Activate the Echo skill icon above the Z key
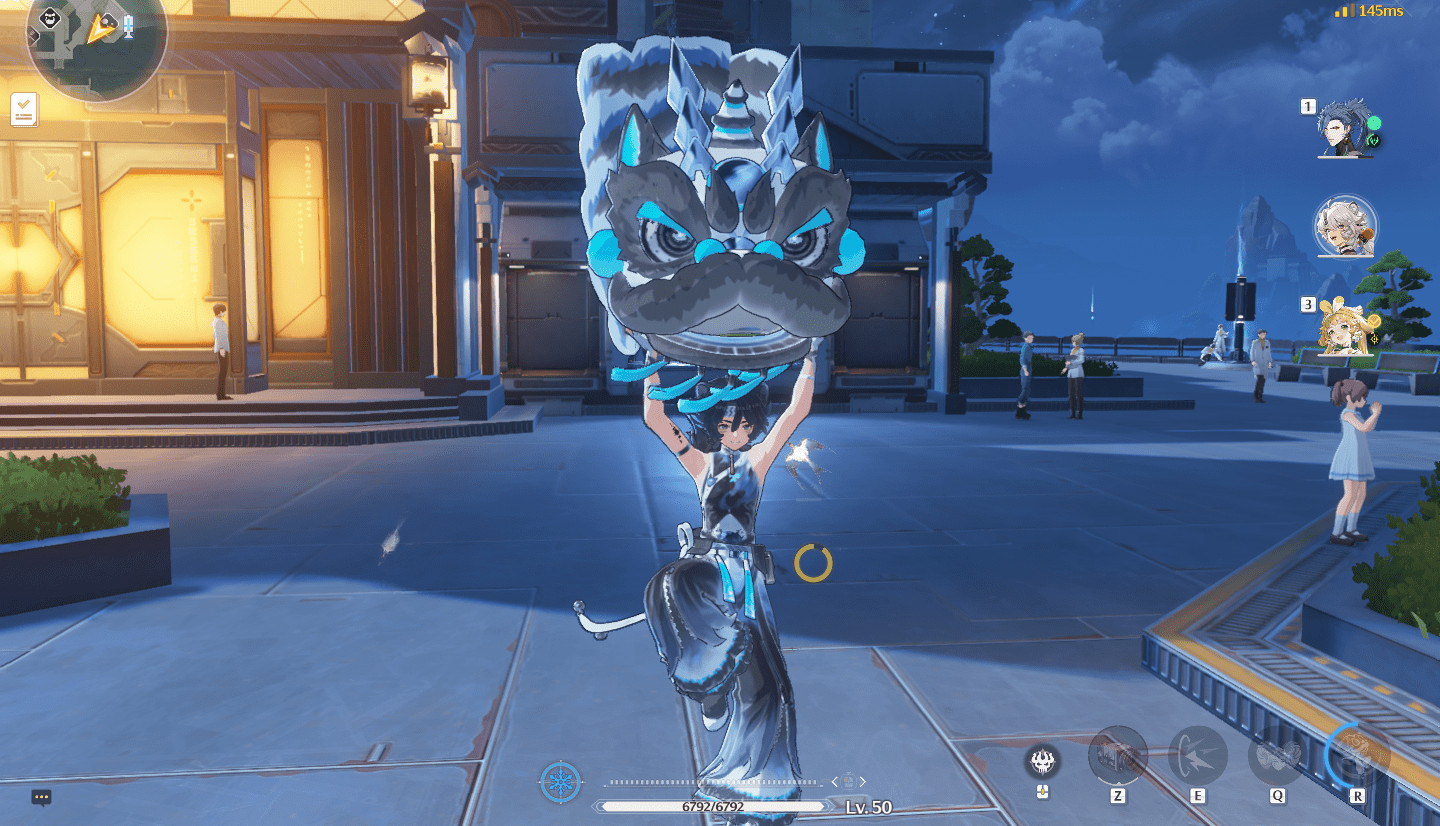 pyautogui.click(x=1117, y=757)
